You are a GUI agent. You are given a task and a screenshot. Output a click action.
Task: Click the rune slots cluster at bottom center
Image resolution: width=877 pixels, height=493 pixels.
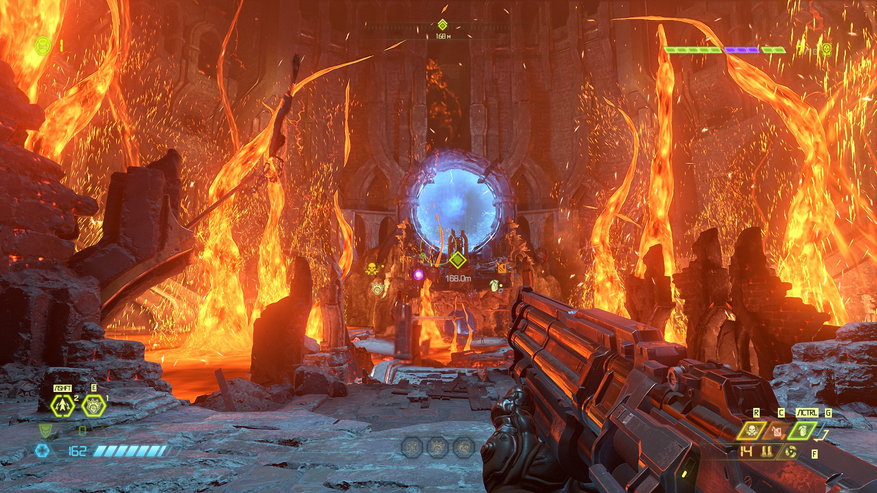(x=436, y=447)
